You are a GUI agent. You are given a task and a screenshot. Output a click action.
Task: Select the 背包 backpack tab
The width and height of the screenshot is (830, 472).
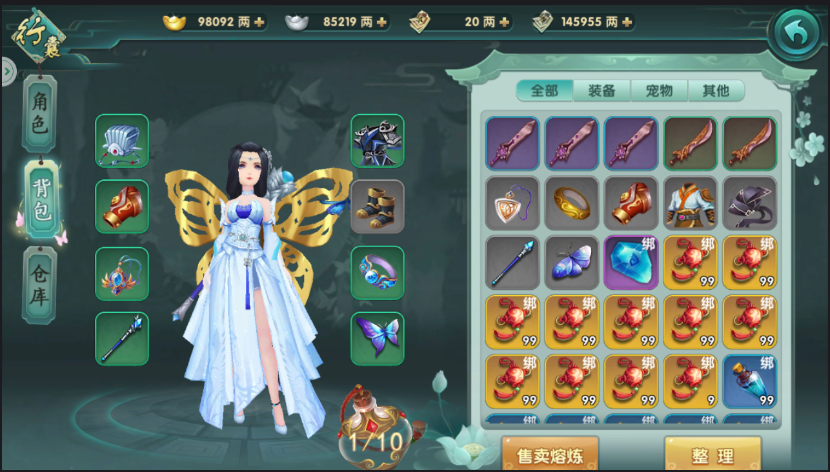click(x=41, y=199)
